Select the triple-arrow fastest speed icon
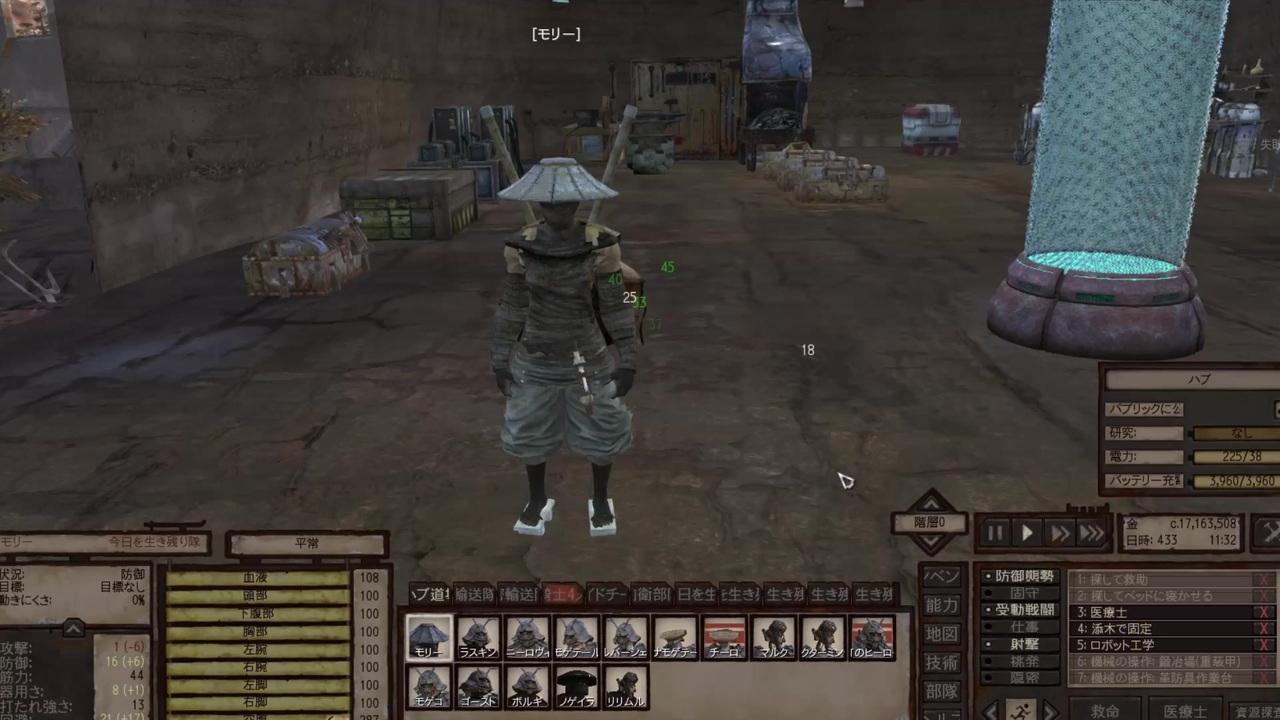Image resolution: width=1280 pixels, height=720 pixels. (x=1093, y=530)
